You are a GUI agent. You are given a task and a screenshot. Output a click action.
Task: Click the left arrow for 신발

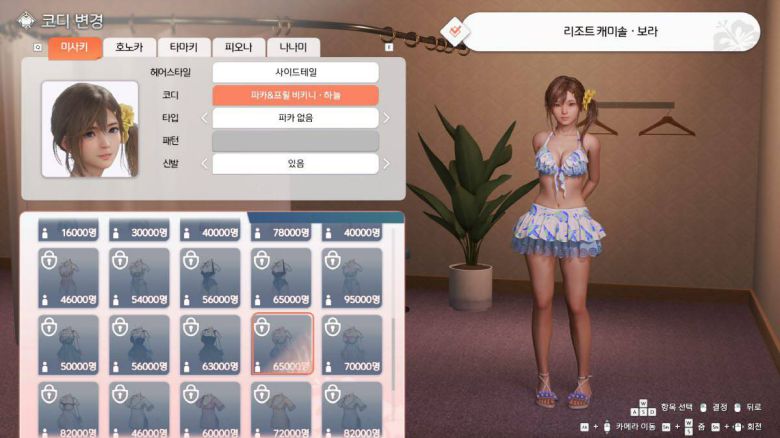pos(205,163)
